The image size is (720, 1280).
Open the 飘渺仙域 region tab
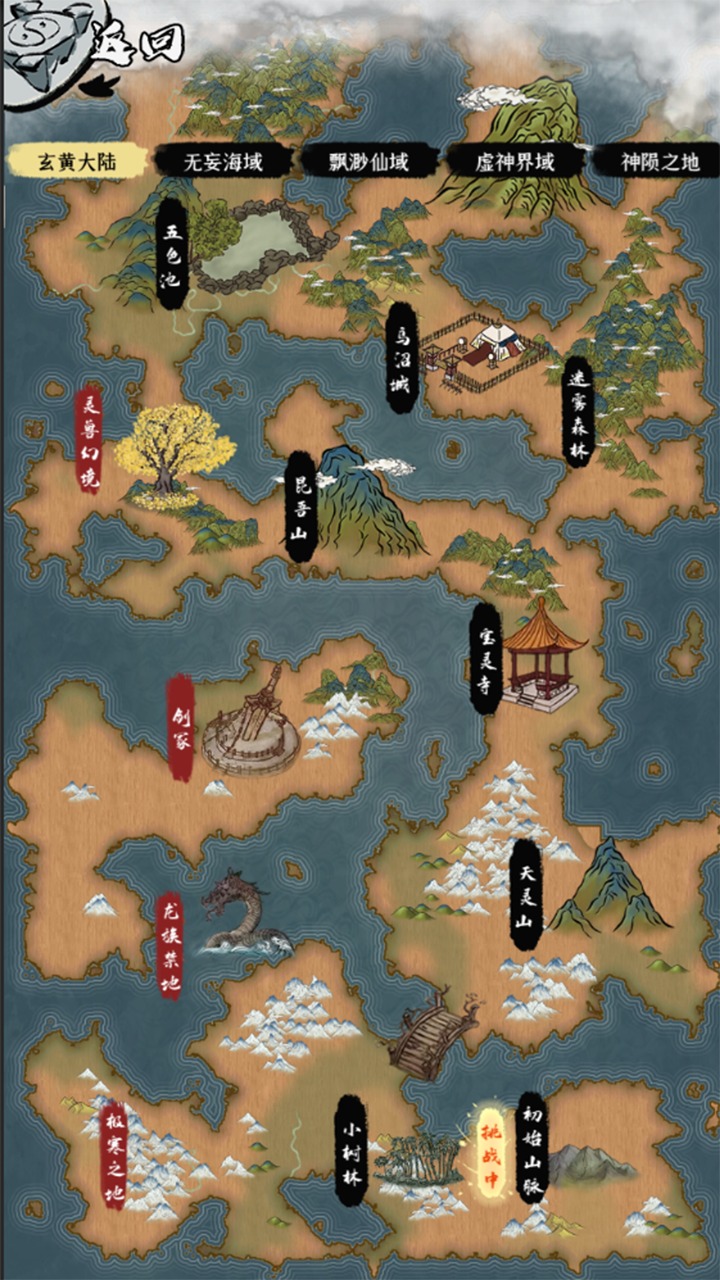coord(369,161)
